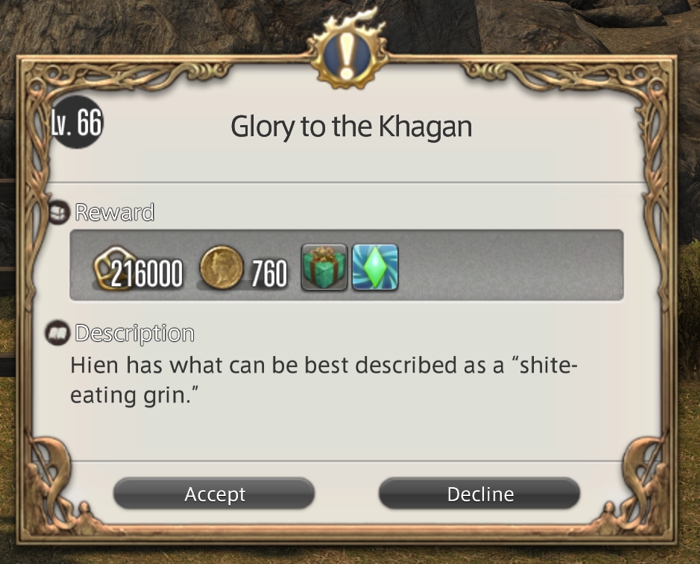Accept the Glory to the Khagan quest
This screenshot has width=700, height=564.
pos(214,494)
